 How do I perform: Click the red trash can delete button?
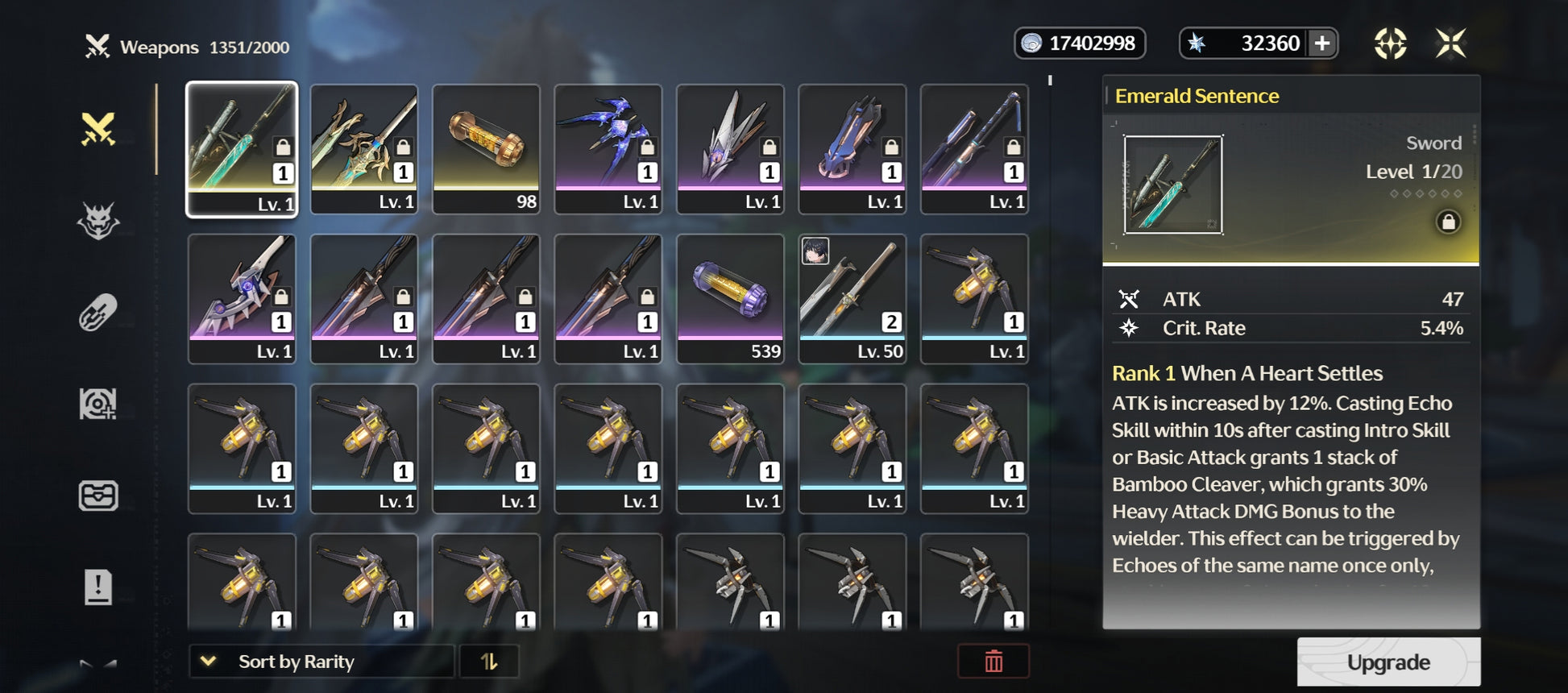[993, 662]
